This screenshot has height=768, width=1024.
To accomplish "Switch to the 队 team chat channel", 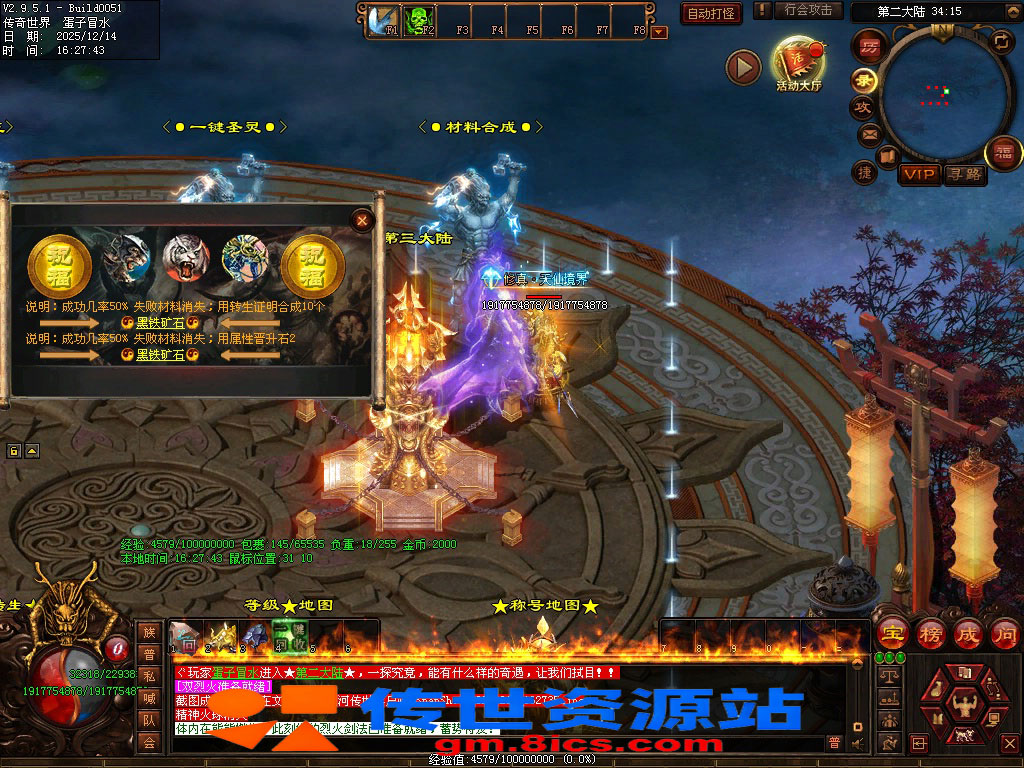I will coord(149,720).
